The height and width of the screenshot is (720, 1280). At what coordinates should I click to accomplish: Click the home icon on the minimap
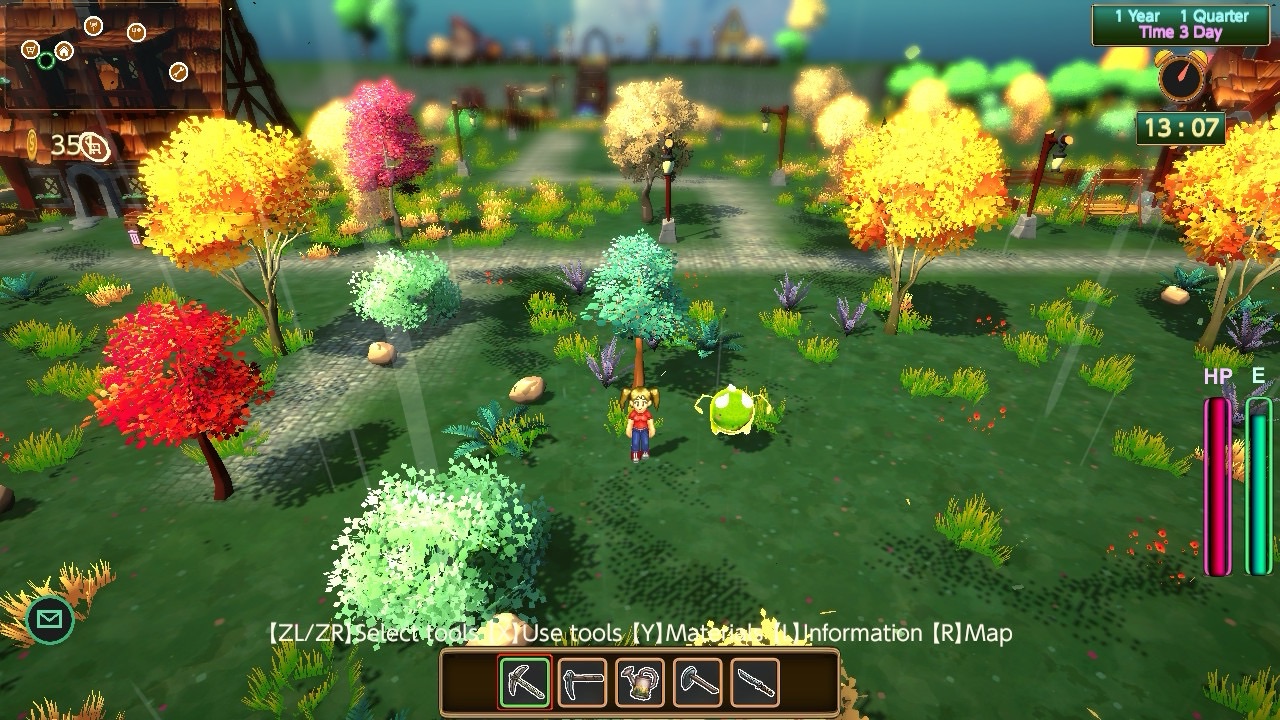[x=64, y=51]
